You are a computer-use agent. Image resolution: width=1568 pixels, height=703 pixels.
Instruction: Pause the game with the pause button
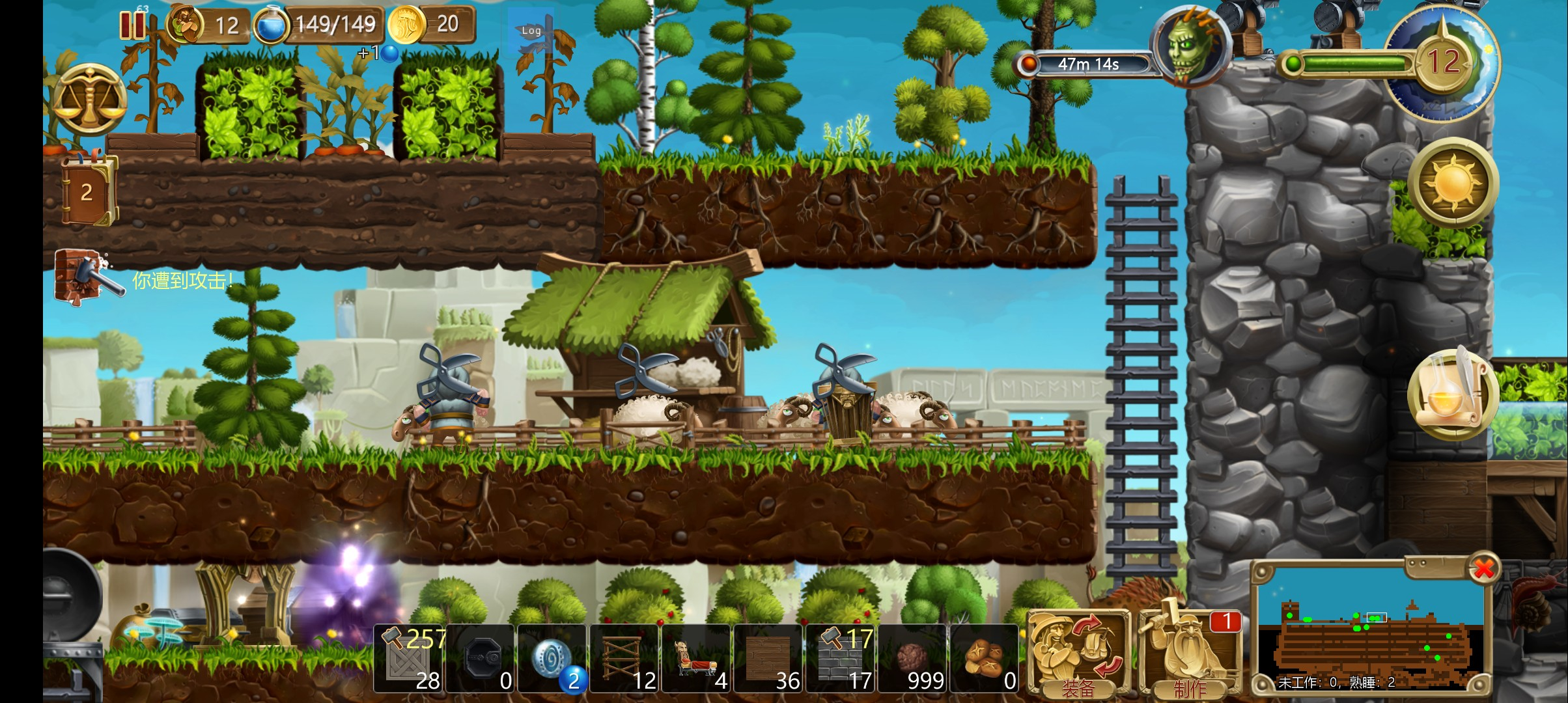click(132, 25)
